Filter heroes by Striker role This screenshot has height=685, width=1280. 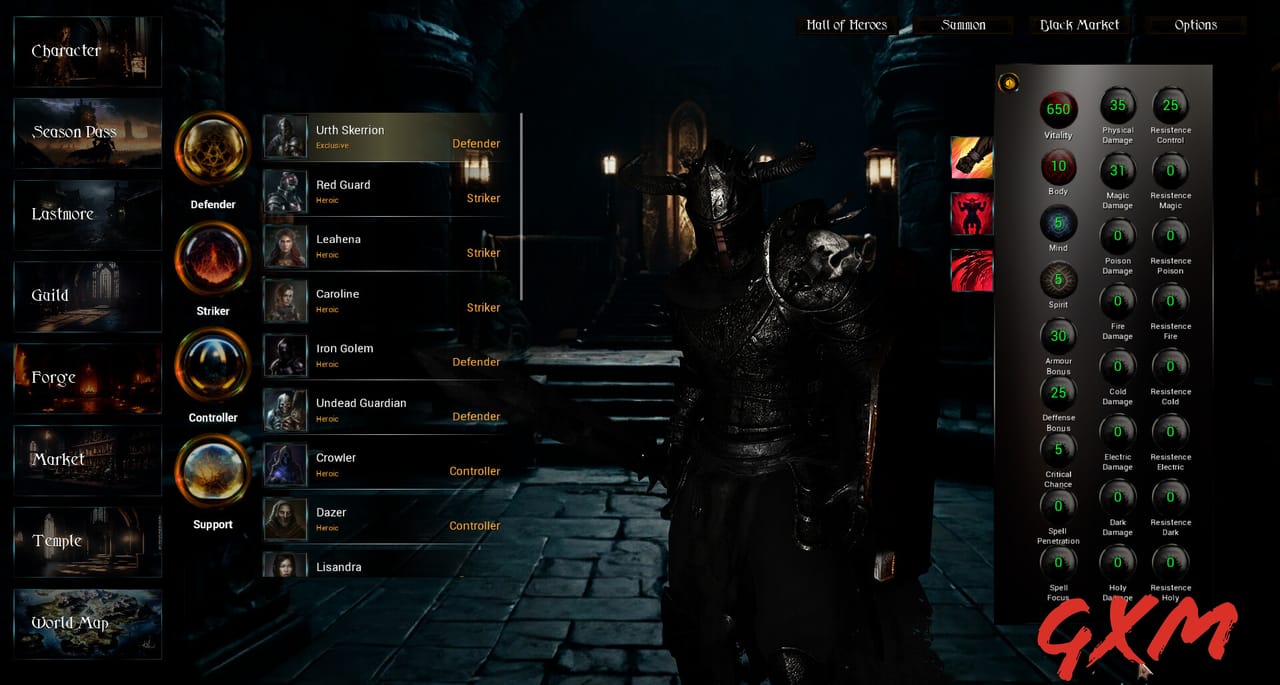[212, 257]
